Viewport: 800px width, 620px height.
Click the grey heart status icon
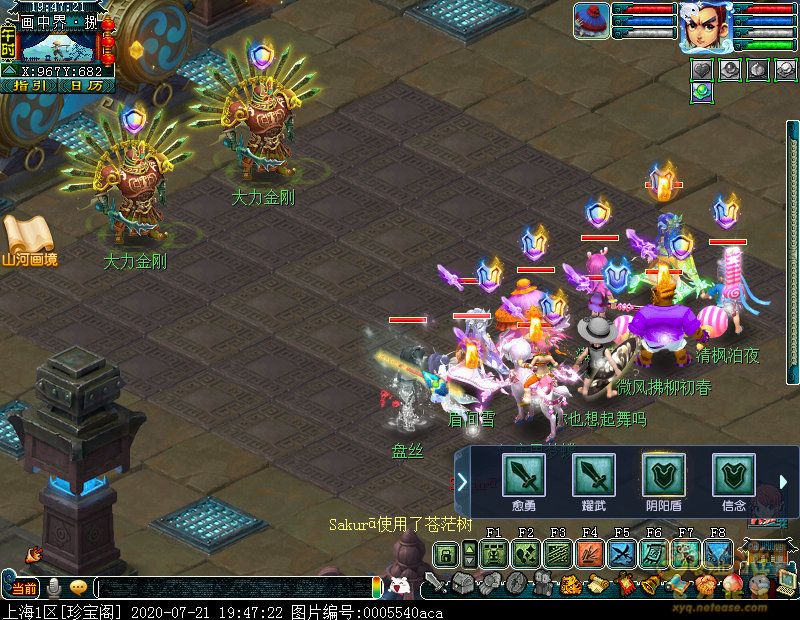click(x=702, y=68)
